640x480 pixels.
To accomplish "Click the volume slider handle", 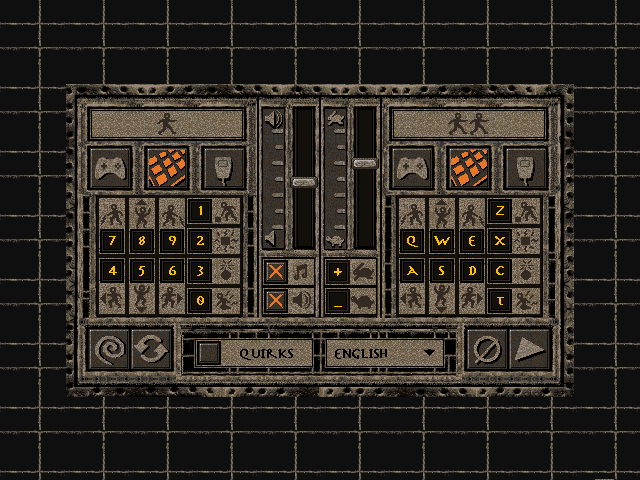I will [x=303, y=182].
